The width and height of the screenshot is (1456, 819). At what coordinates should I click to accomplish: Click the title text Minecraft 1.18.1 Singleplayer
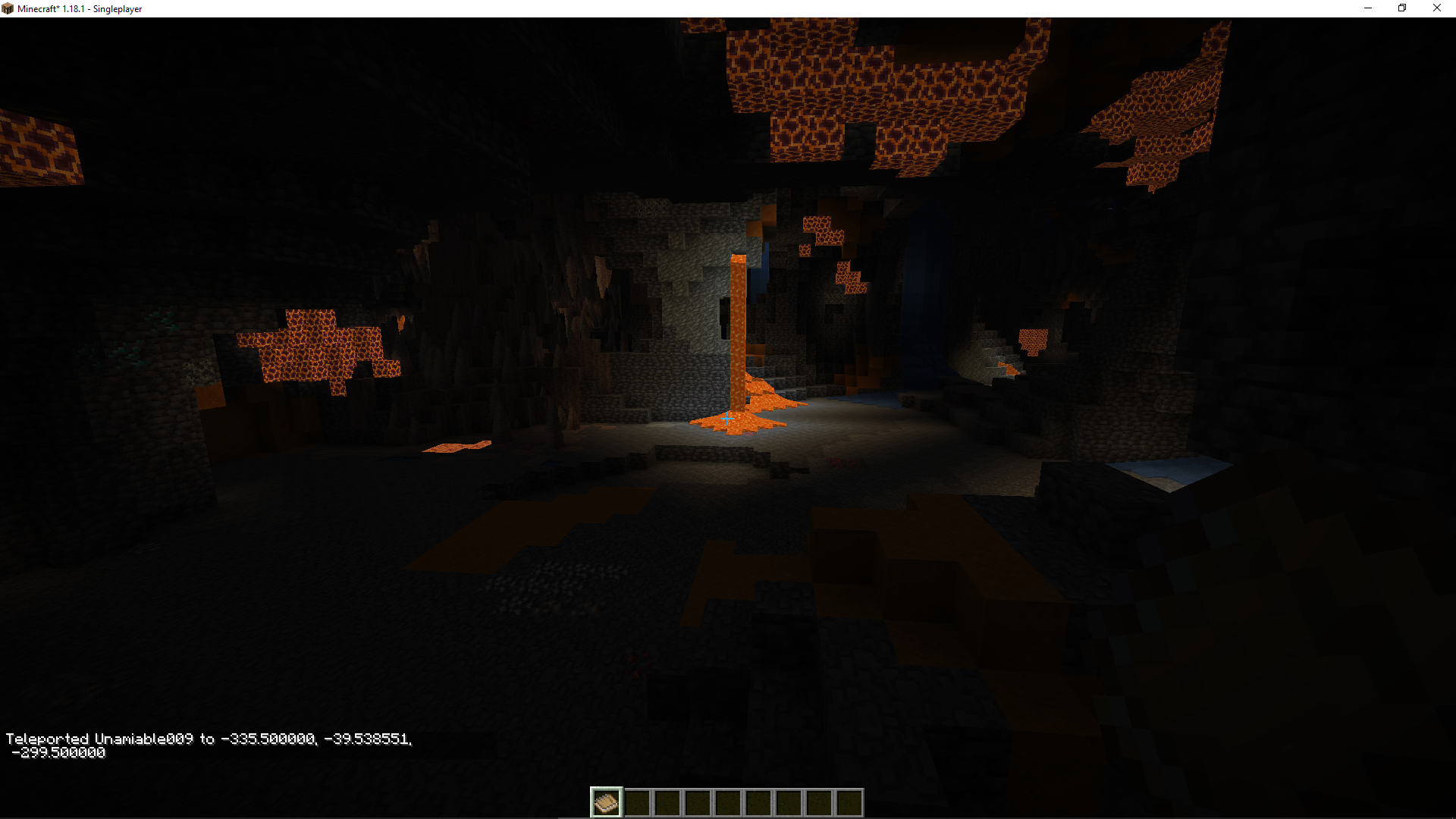coord(80,8)
